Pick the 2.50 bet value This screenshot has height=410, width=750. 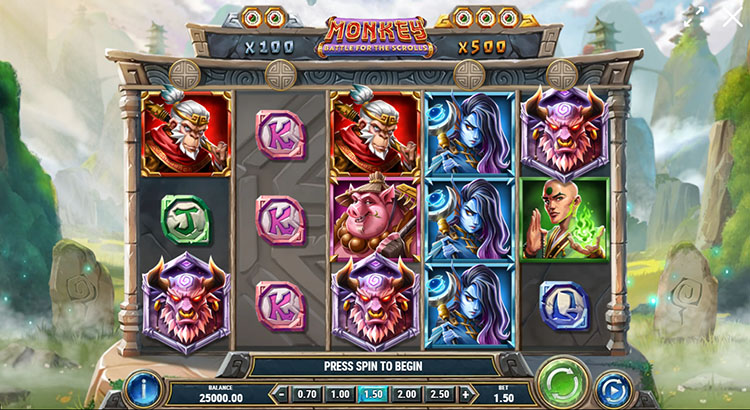439,395
